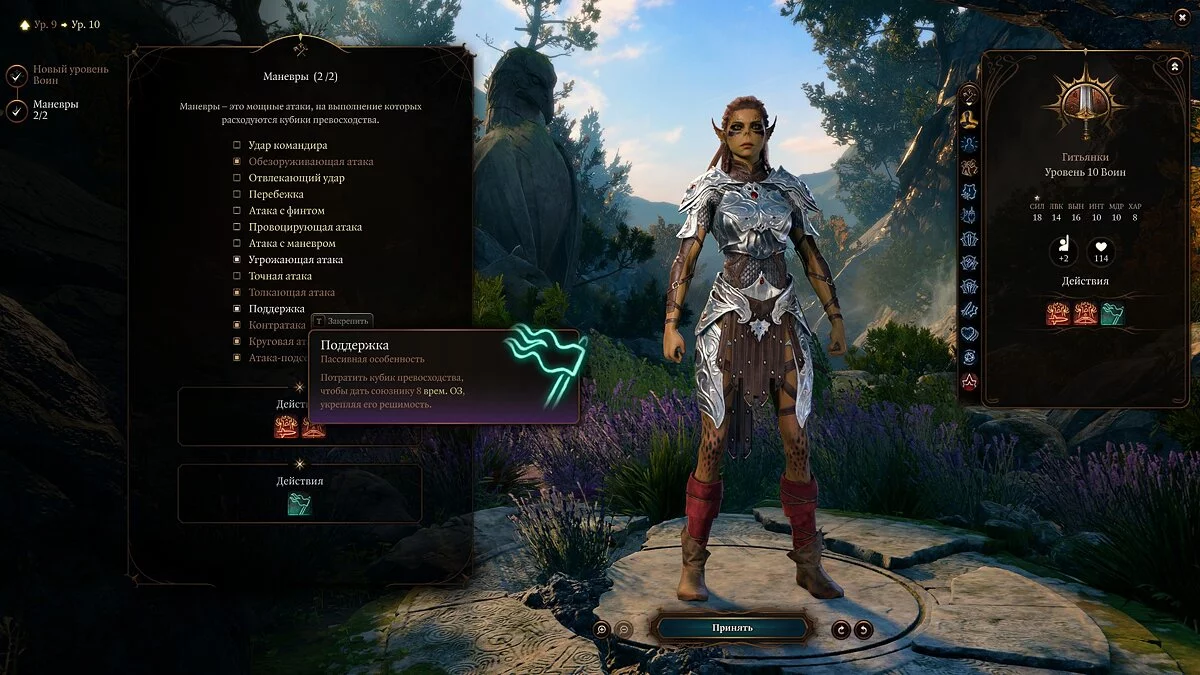Close the level-up screen with the X
The height and width of the screenshot is (675, 1200).
coord(1181,17)
